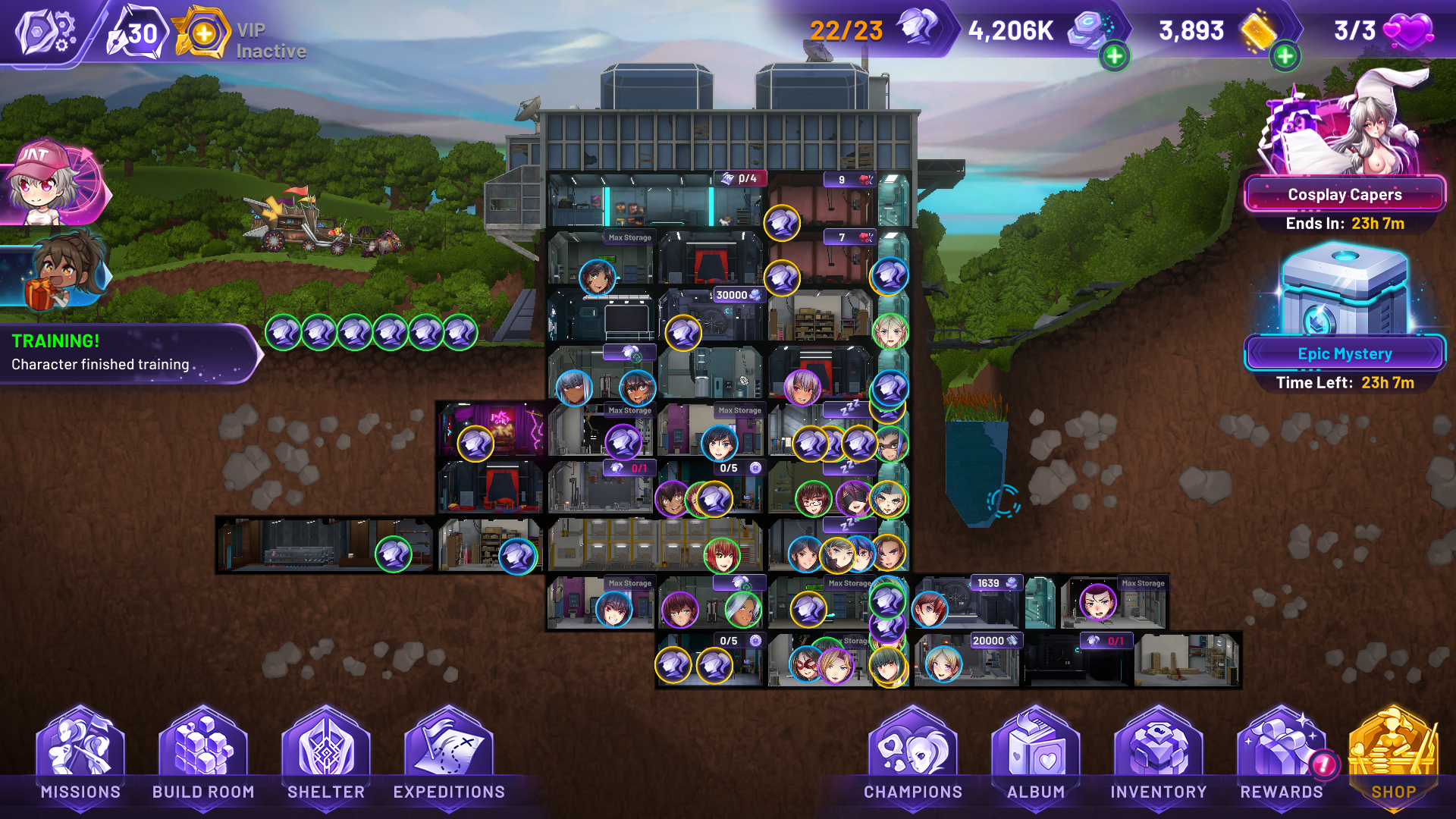The image size is (1456, 819).
Task: Select the Training finished notification
Action: 125,353
